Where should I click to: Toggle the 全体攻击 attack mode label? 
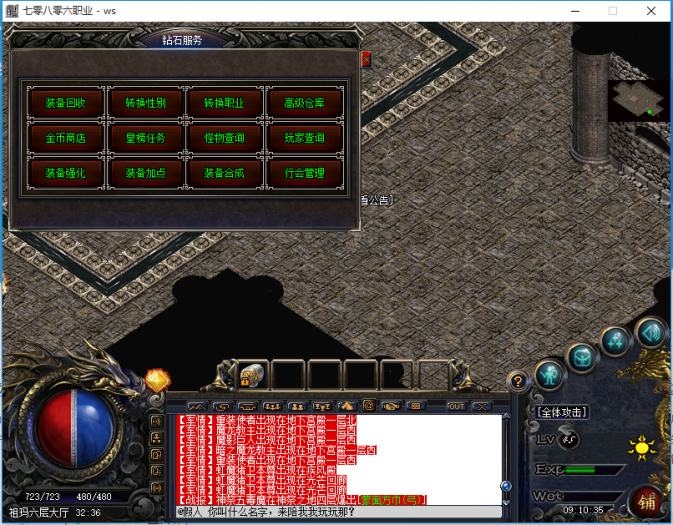[x=562, y=411]
